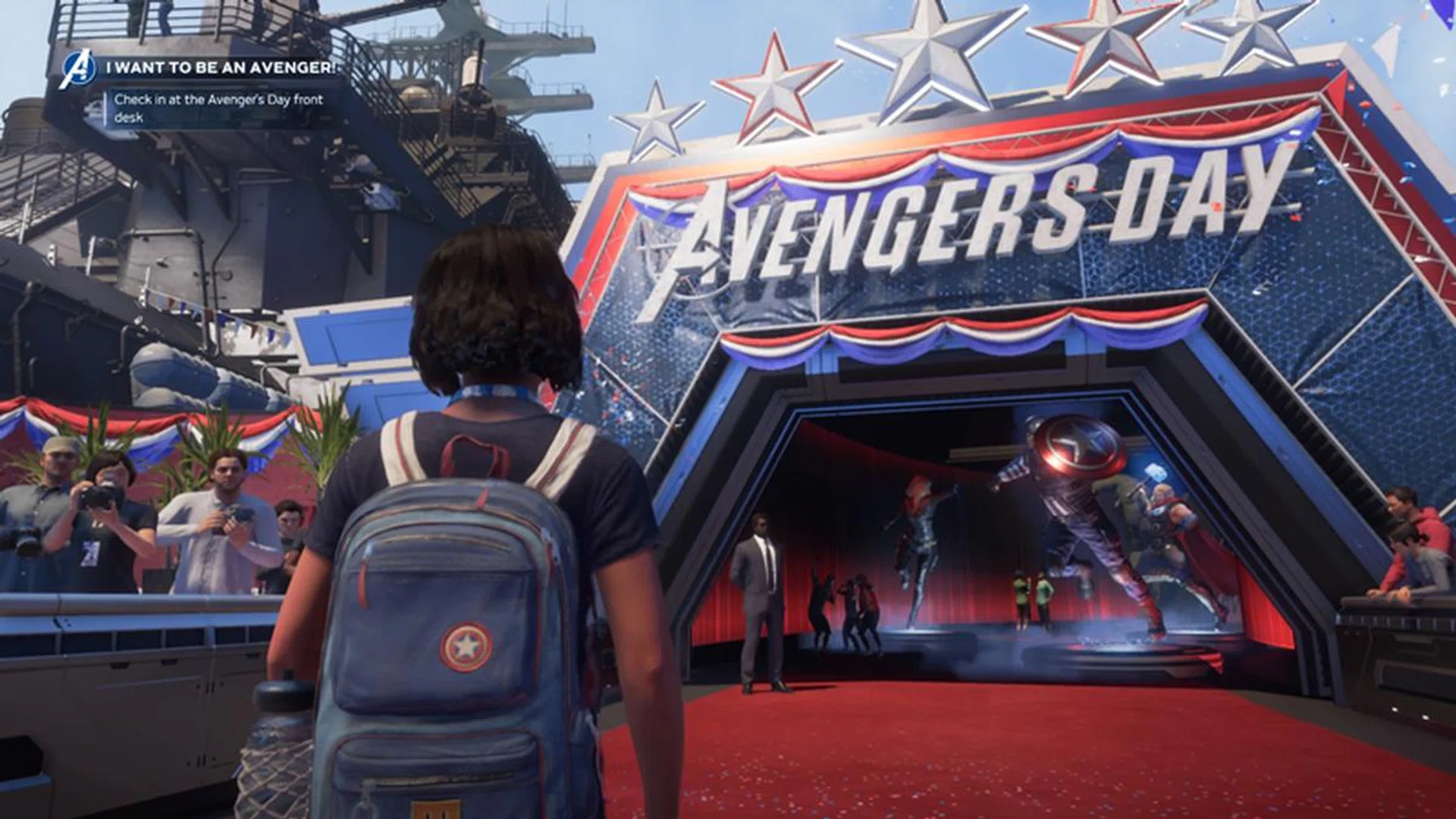This screenshot has height=819, width=1456.
Task: Click the front desk check-in objective text
Action: click(218, 108)
